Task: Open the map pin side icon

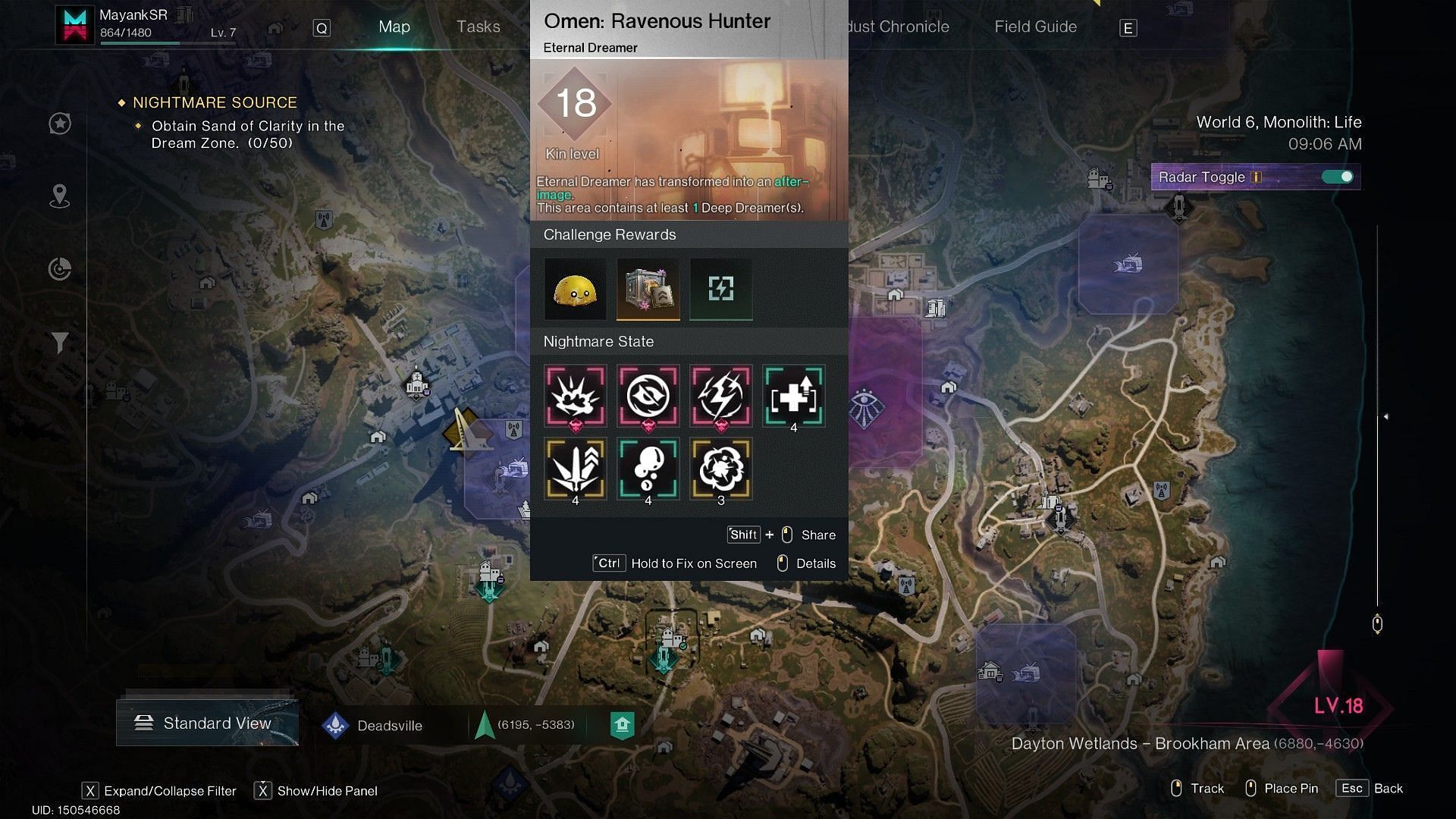Action: [x=60, y=196]
